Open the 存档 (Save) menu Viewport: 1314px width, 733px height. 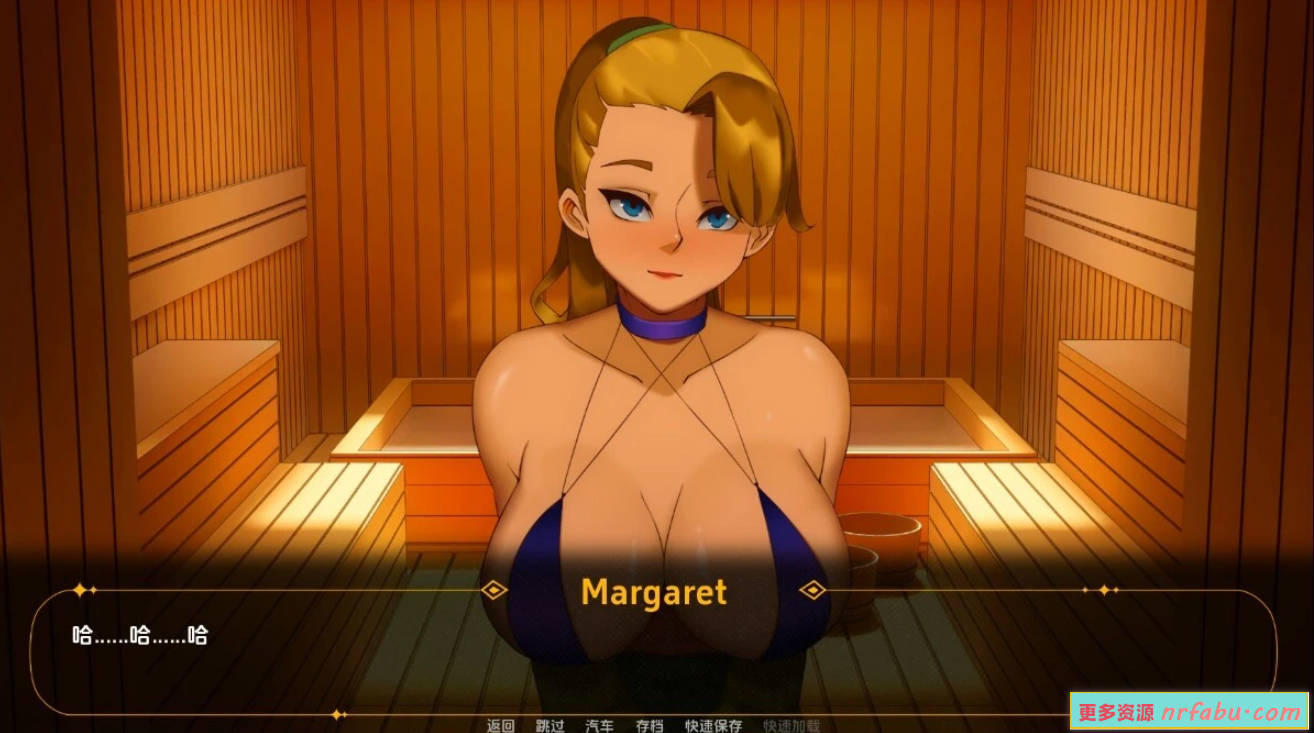[x=649, y=726]
